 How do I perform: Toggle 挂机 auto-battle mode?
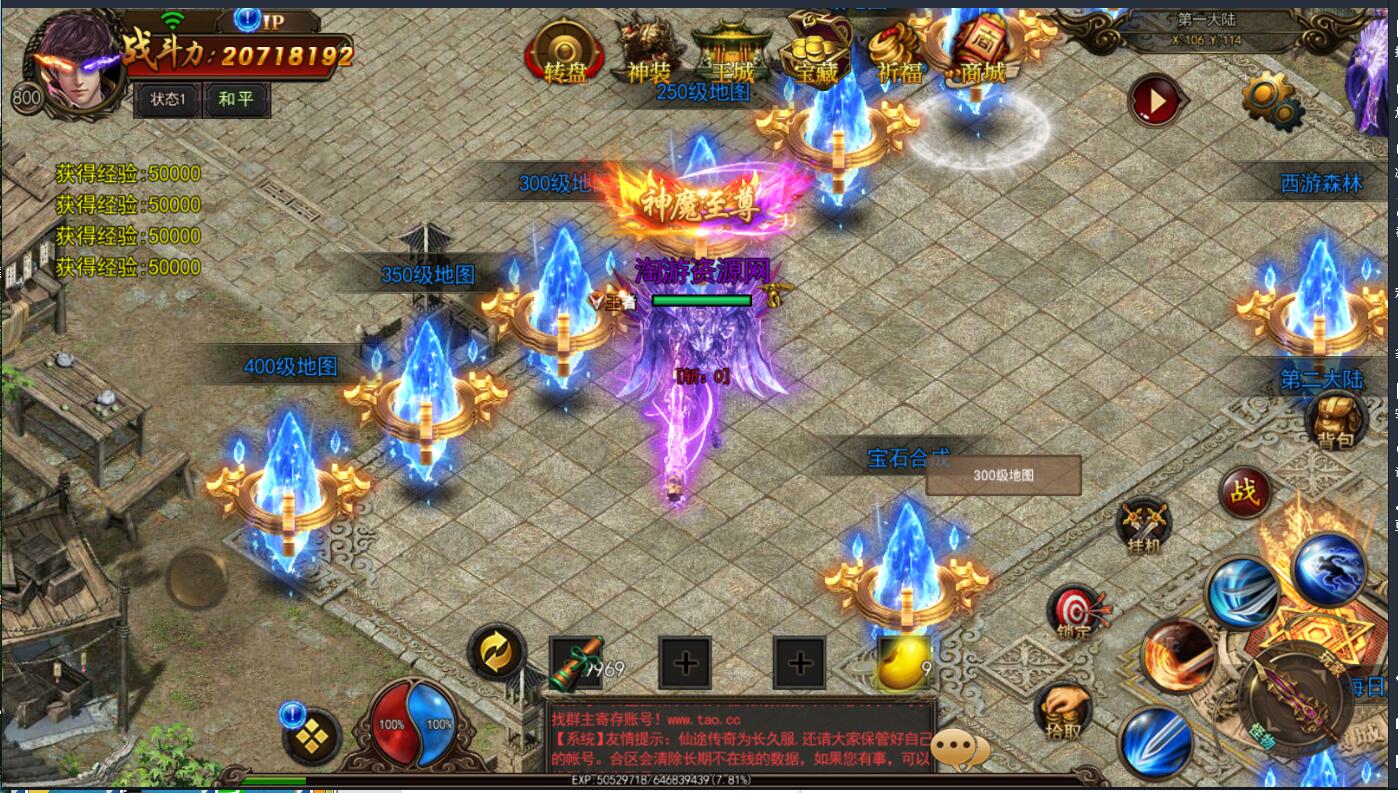click(1144, 524)
